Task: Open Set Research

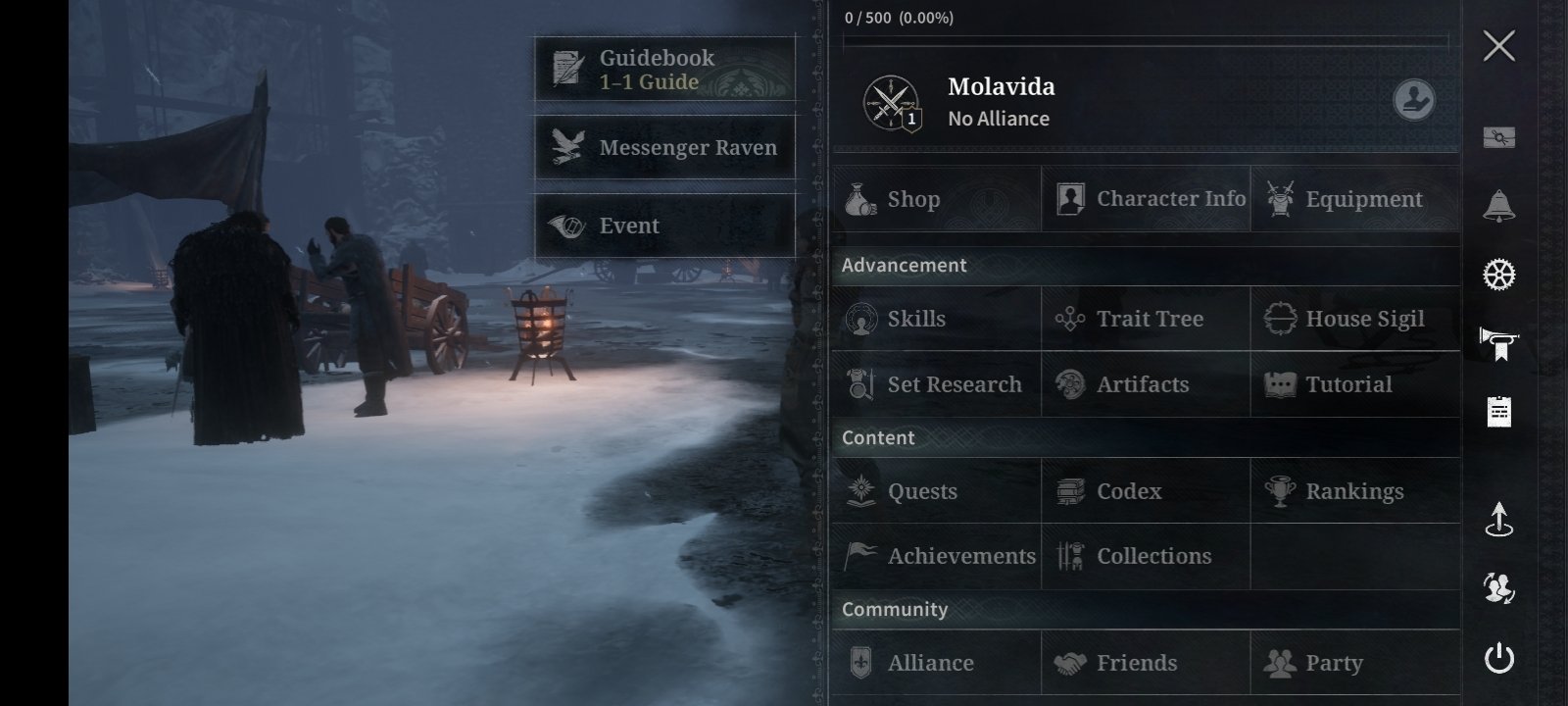Action: [936, 384]
